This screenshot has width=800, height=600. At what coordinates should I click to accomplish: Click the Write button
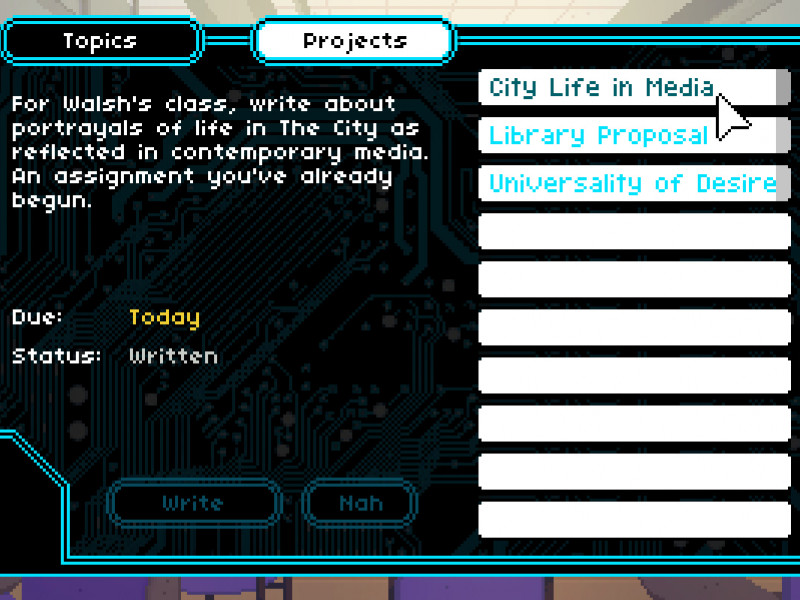pyautogui.click(x=193, y=502)
